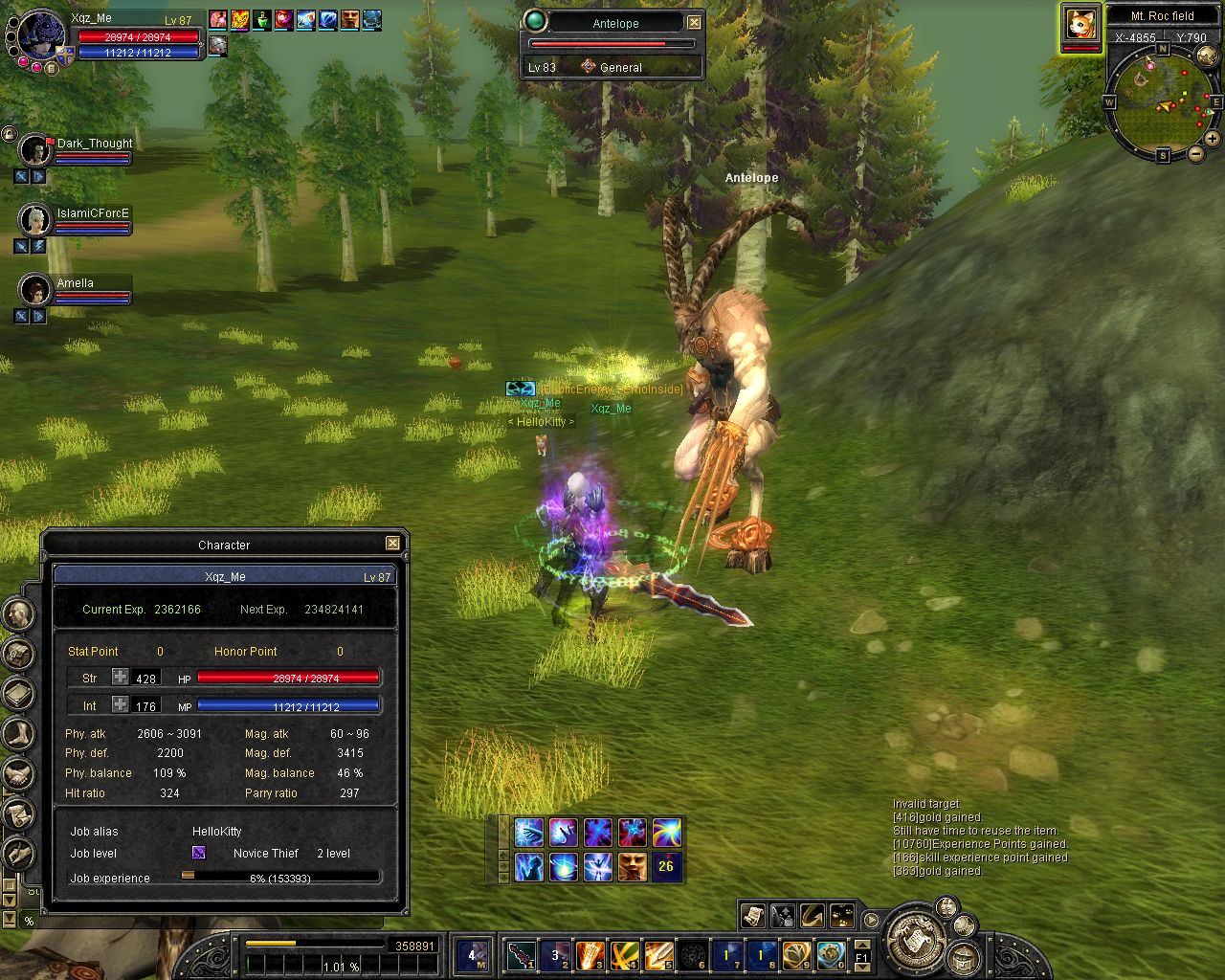Image resolution: width=1225 pixels, height=980 pixels.
Task: Use the sword skill in hotbar slot 1
Action: click(x=522, y=954)
